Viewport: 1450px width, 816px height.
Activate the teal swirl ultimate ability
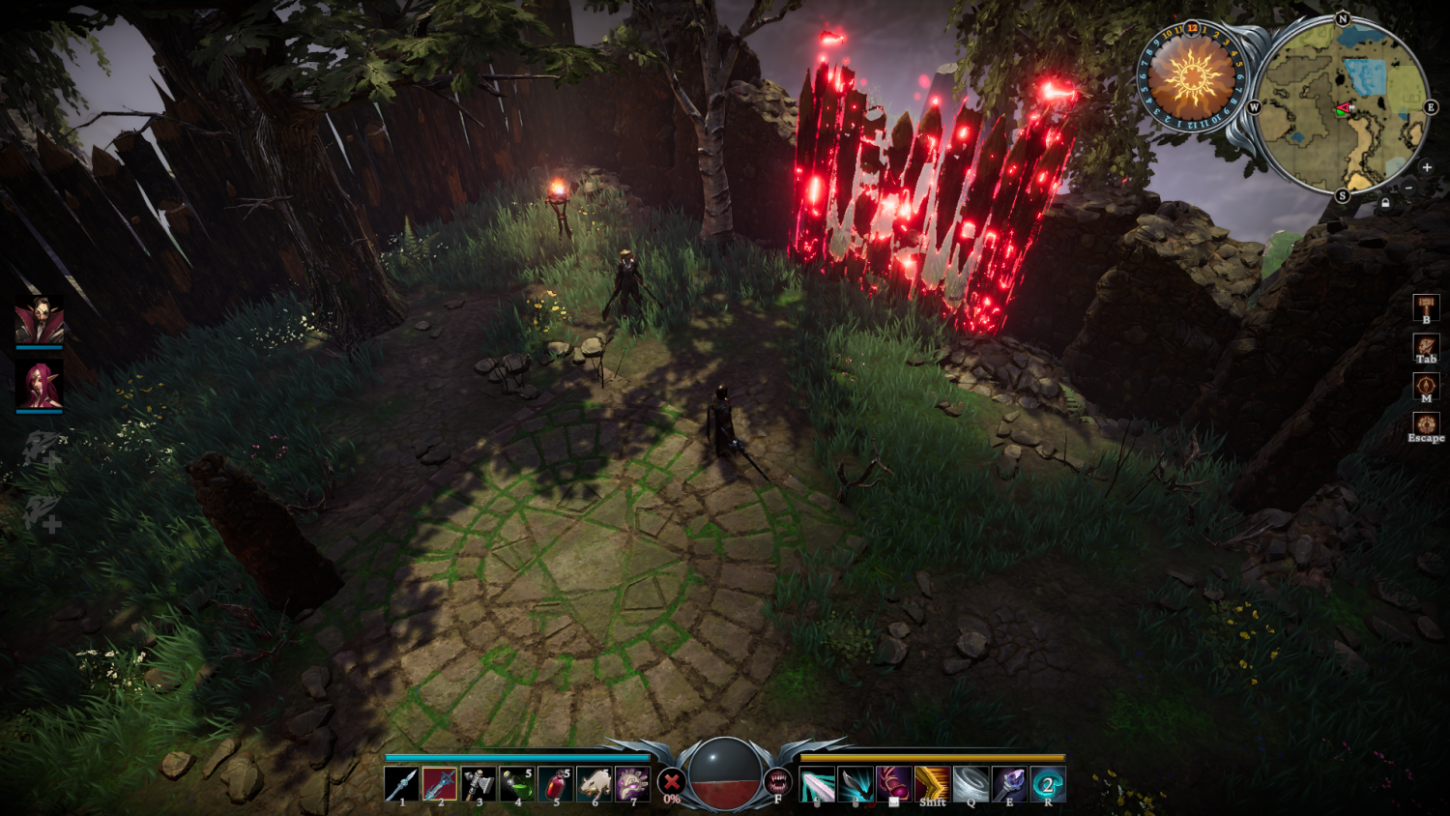(x=1047, y=783)
